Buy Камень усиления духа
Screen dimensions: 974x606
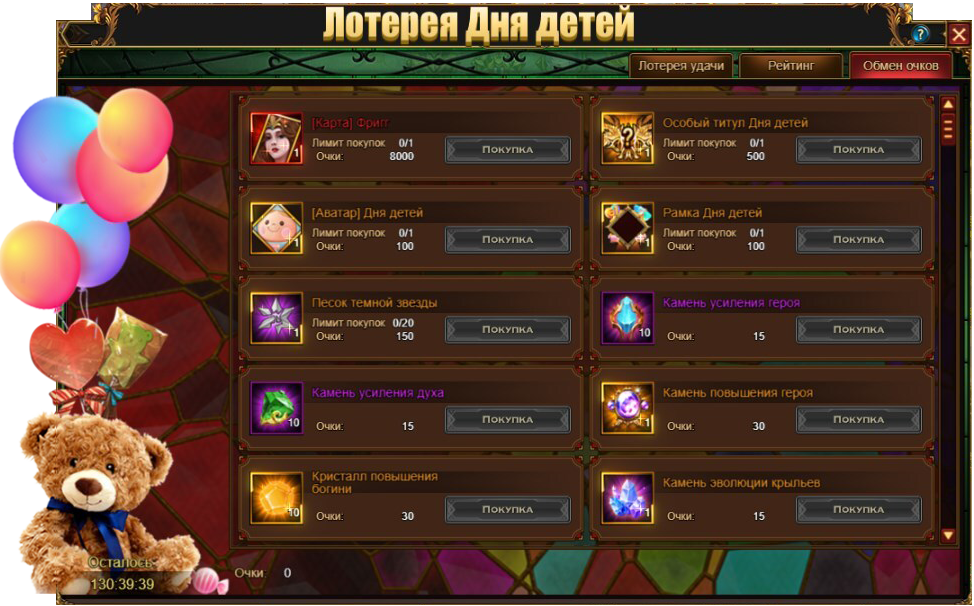tap(507, 420)
